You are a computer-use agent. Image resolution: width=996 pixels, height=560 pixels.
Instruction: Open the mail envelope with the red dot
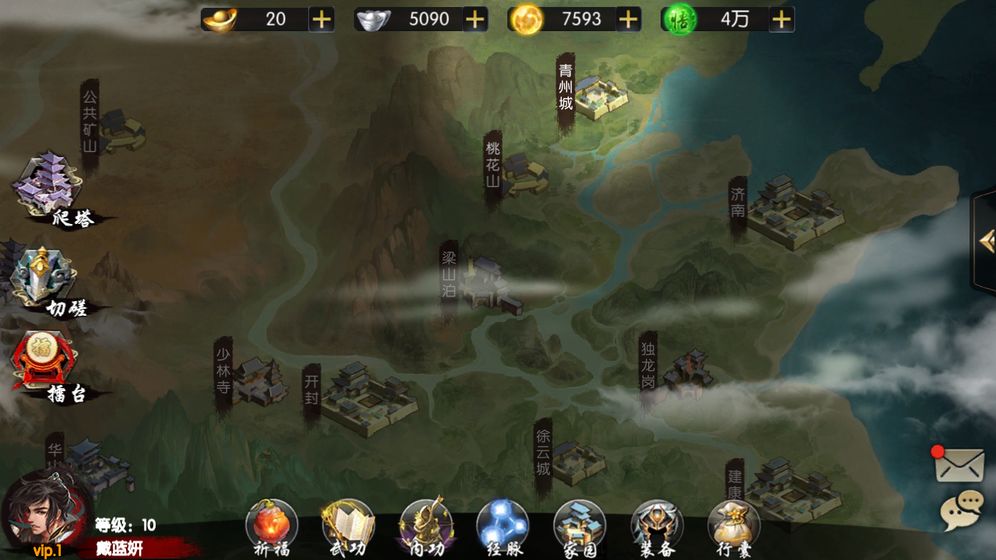(x=961, y=466)
